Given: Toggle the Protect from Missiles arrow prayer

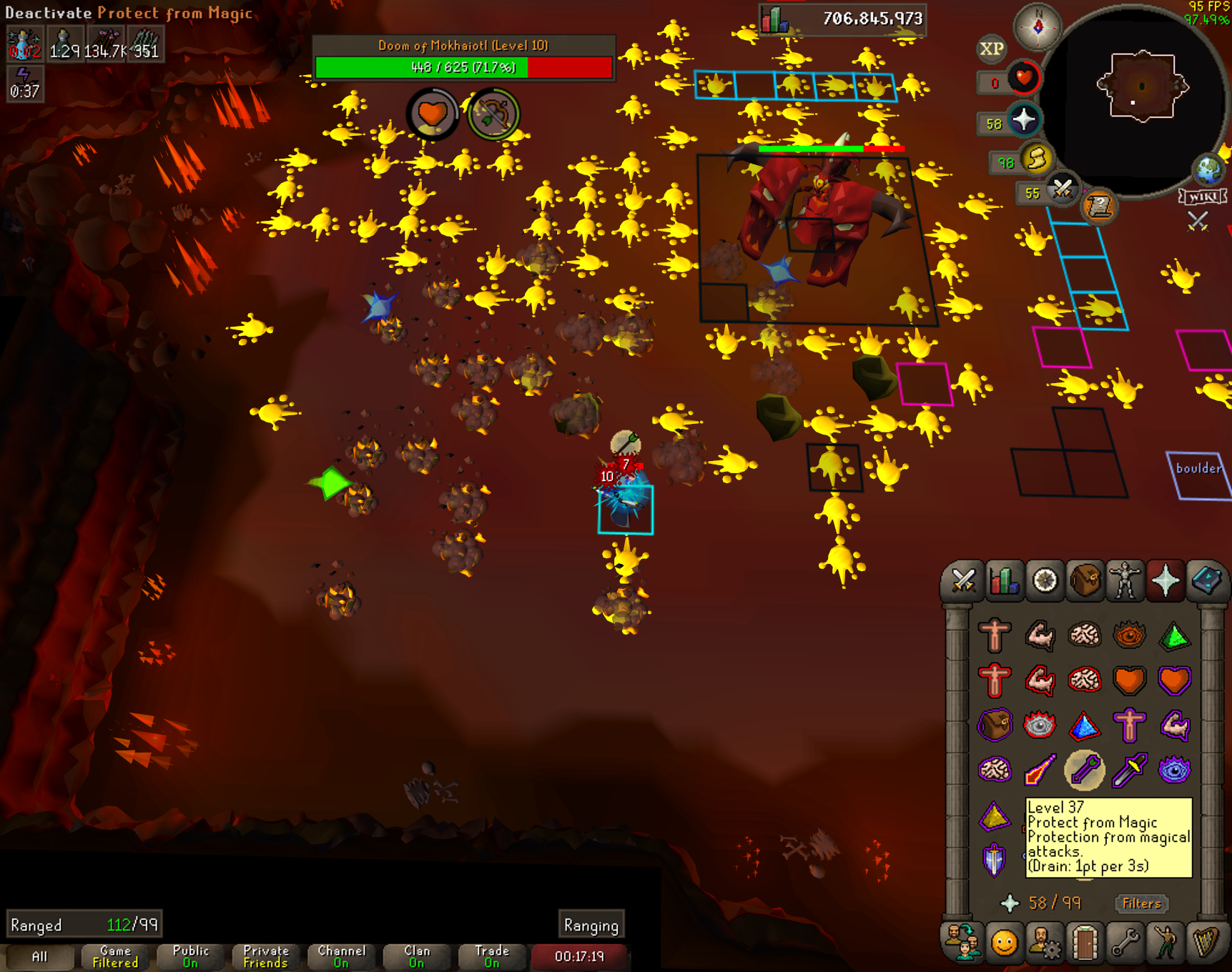Looking at the screenshot, I should click(x=1084, y=770).
